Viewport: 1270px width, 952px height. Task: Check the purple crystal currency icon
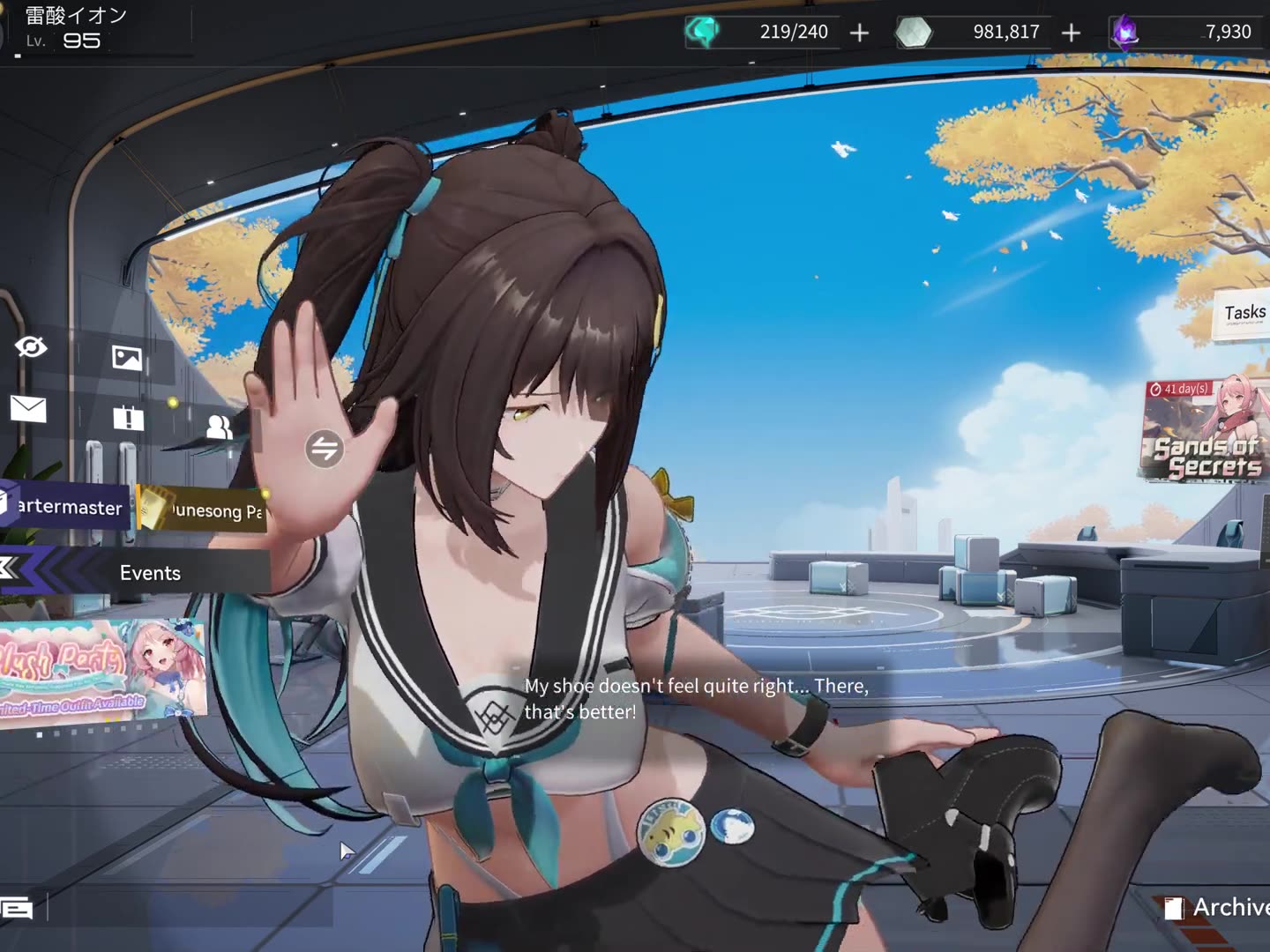pyautogui.click(x=1124, y=33)
